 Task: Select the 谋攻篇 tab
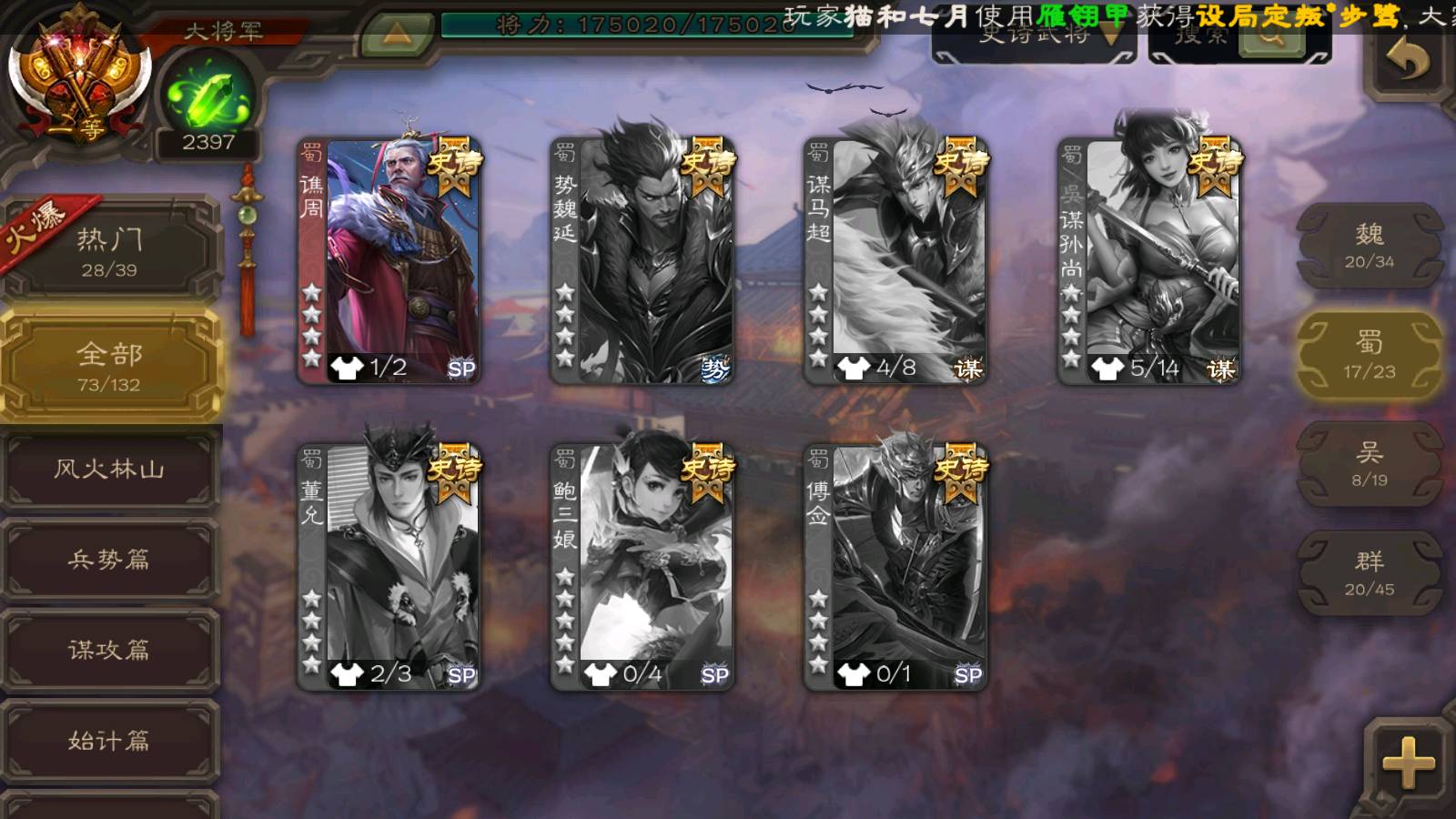pos(109,649)
